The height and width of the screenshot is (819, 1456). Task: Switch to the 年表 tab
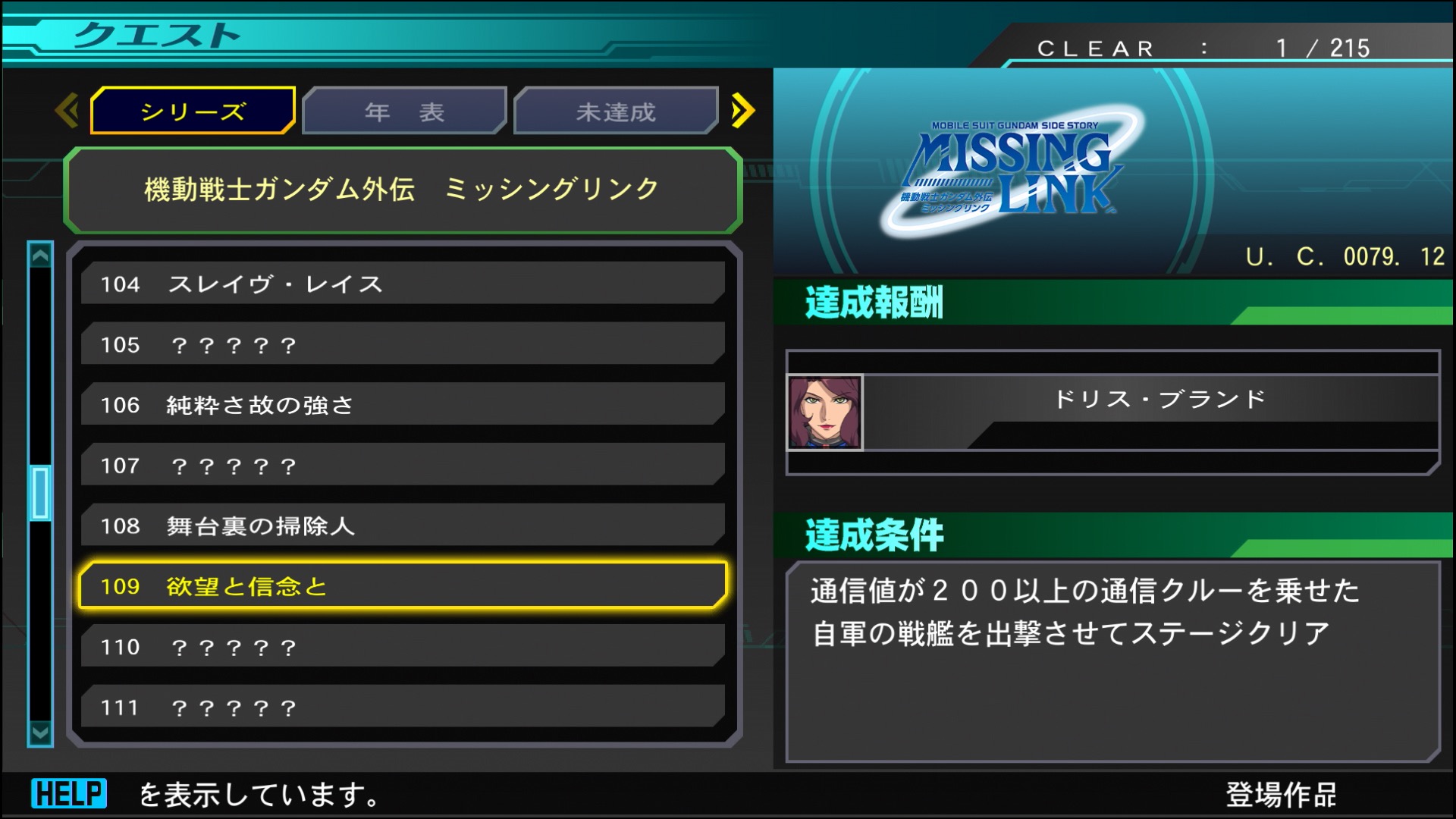coord(403,110)
